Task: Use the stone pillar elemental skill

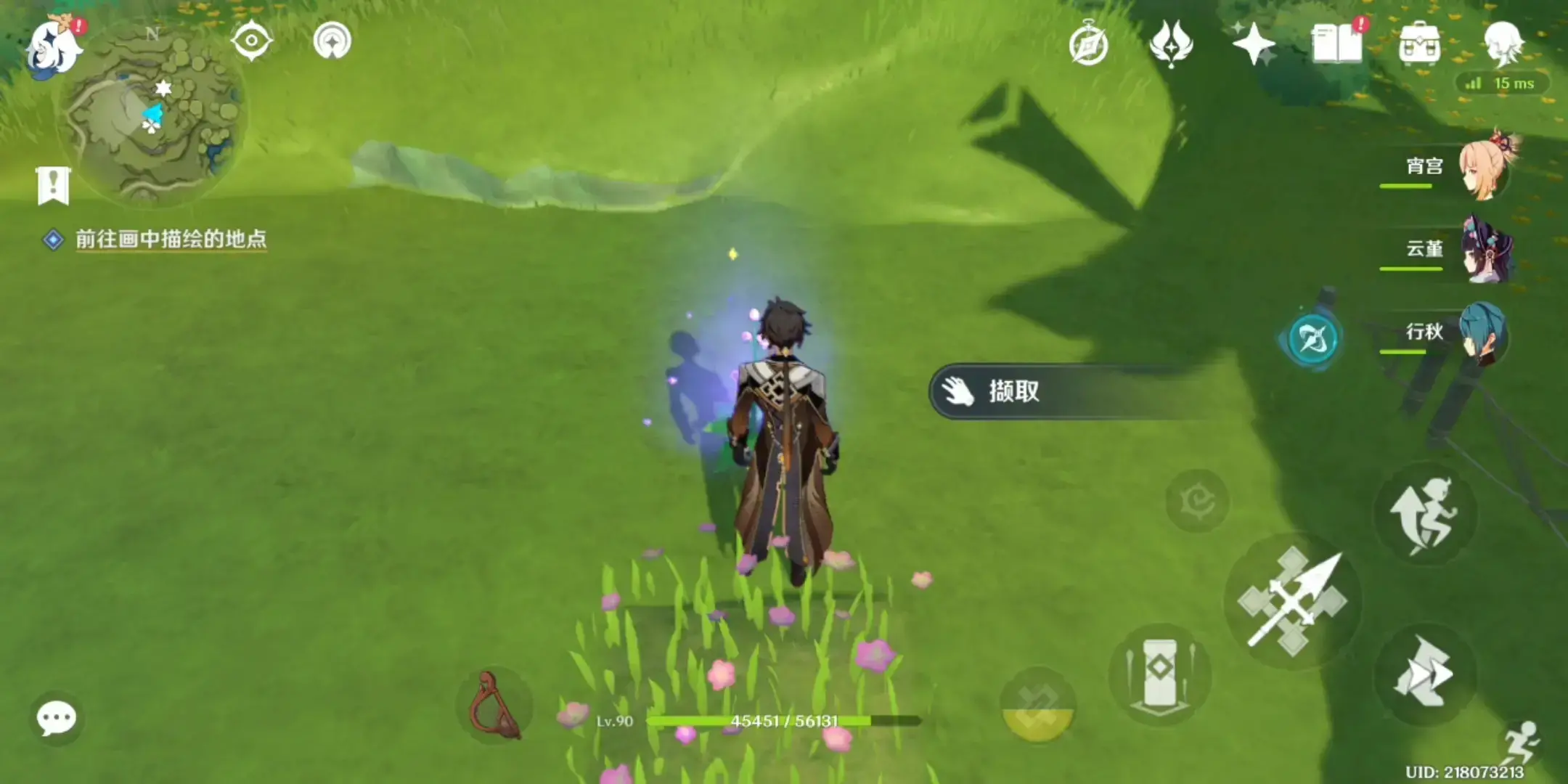Action: tap(1159, 673)
